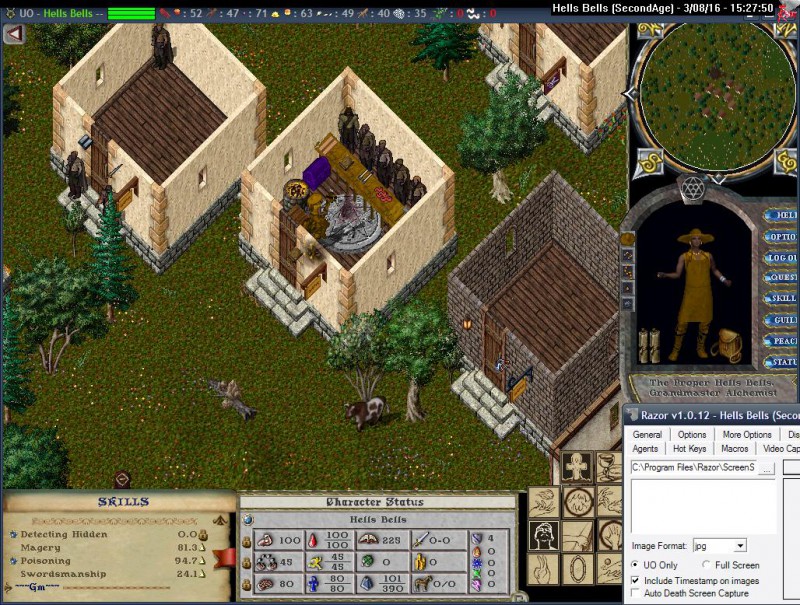Open the Status button on the paperdoll
The width and height of the screenshot is (800, 605).
tap(781, 362)
